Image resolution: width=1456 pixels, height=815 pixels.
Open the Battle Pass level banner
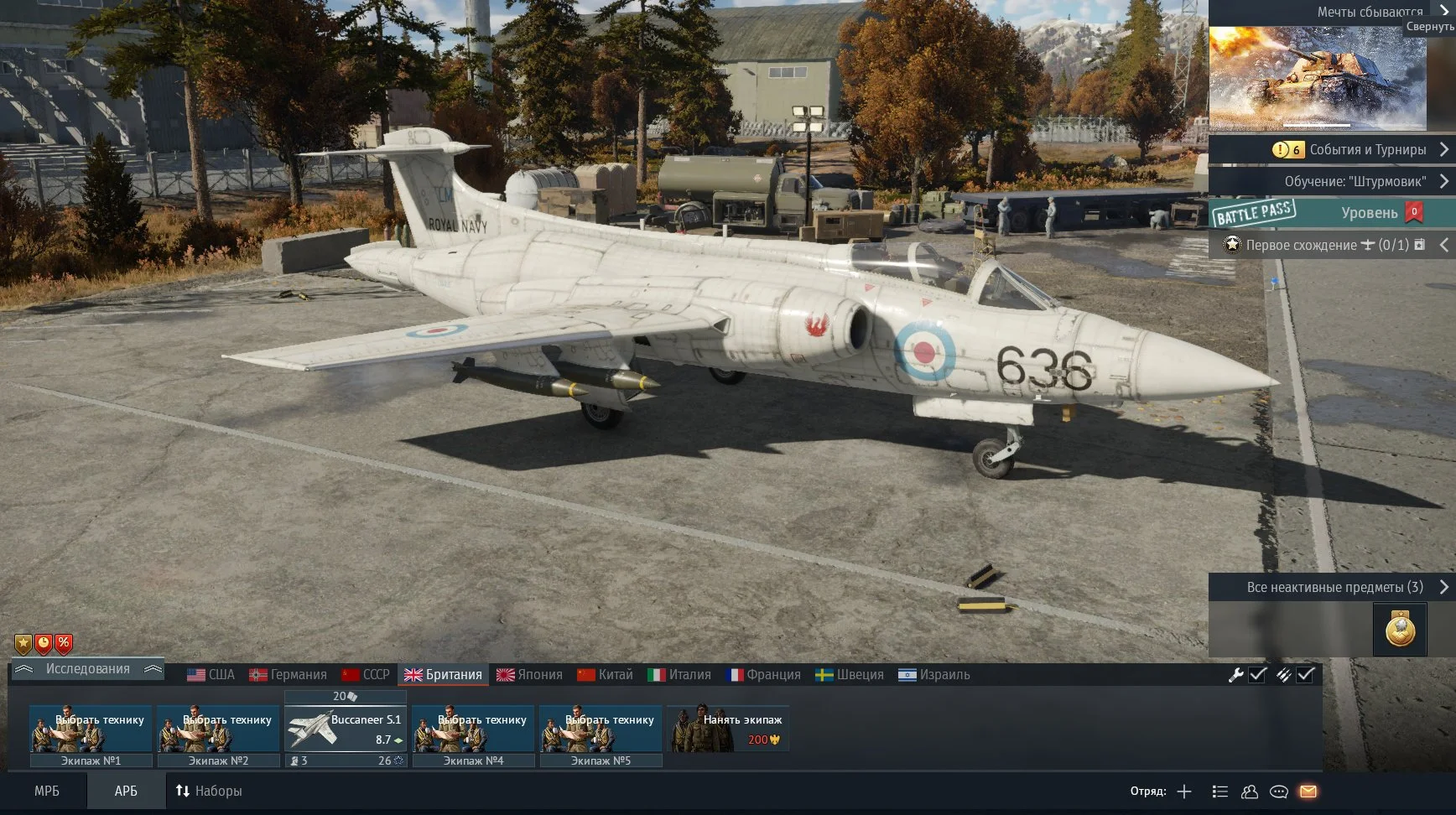click(x=1332, y=213)
